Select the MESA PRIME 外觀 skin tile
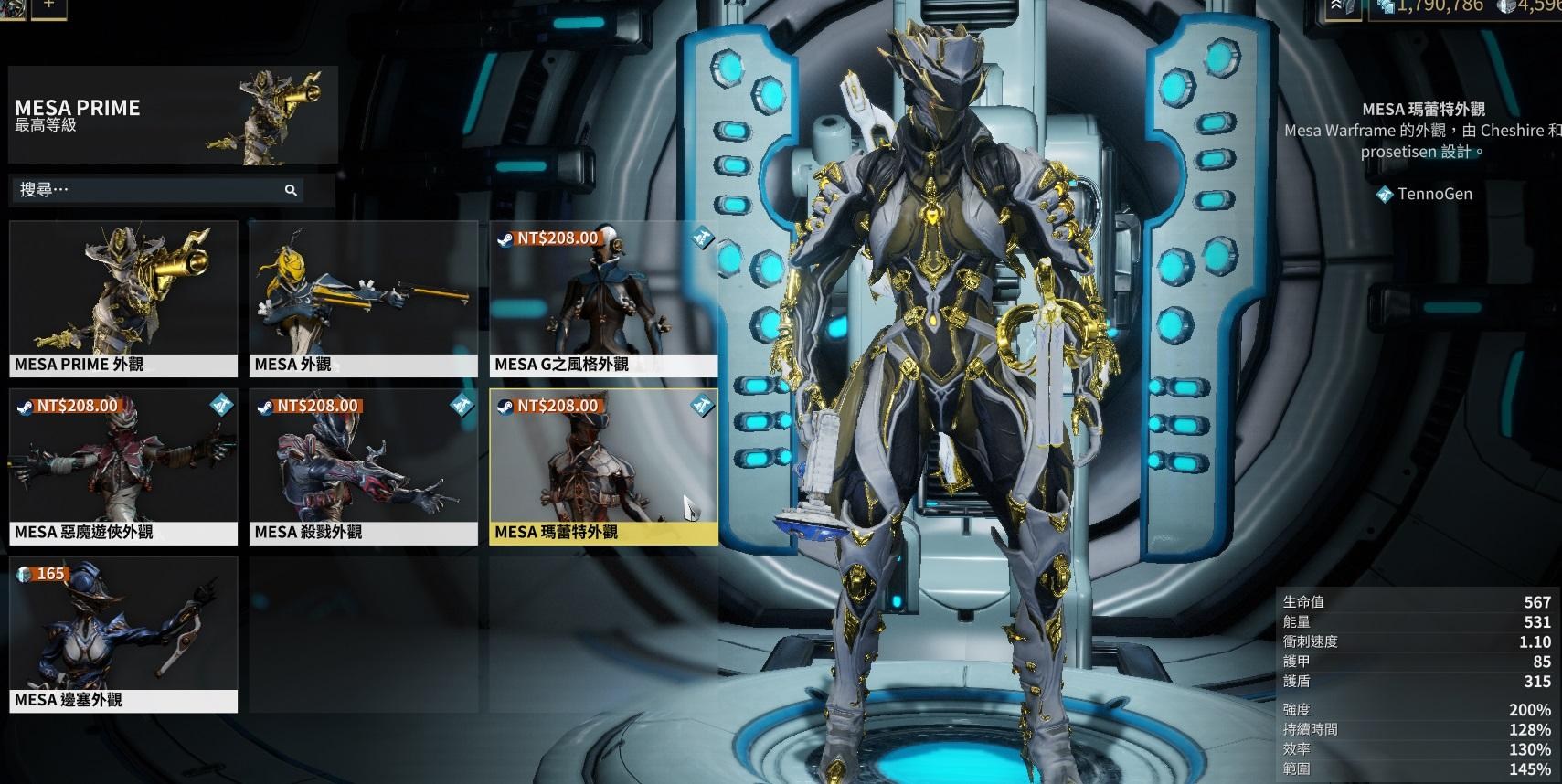The width and height of the screenshot is (1562, 784). pos(123,299)
